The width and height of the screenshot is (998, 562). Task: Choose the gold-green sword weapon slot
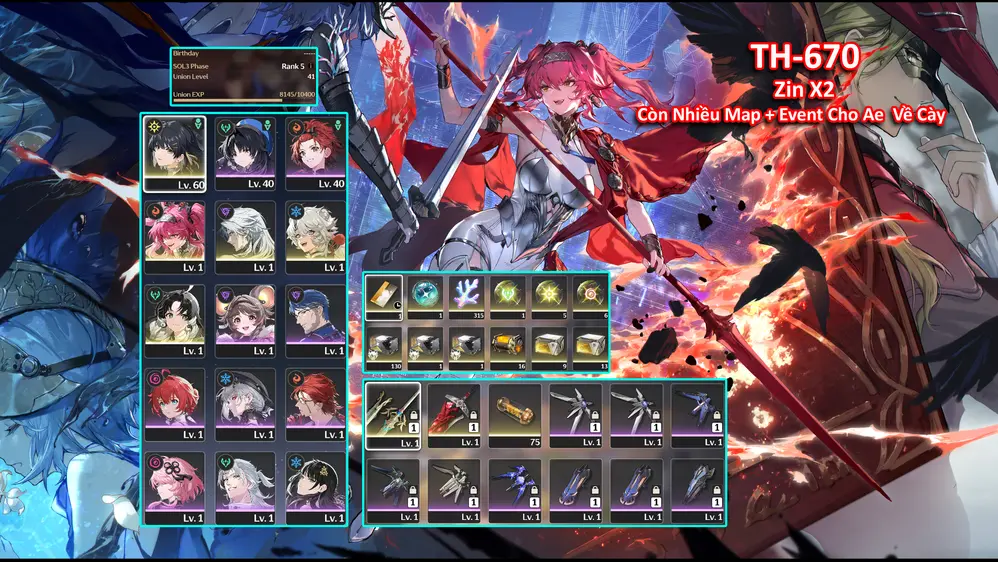pos(393,415)
